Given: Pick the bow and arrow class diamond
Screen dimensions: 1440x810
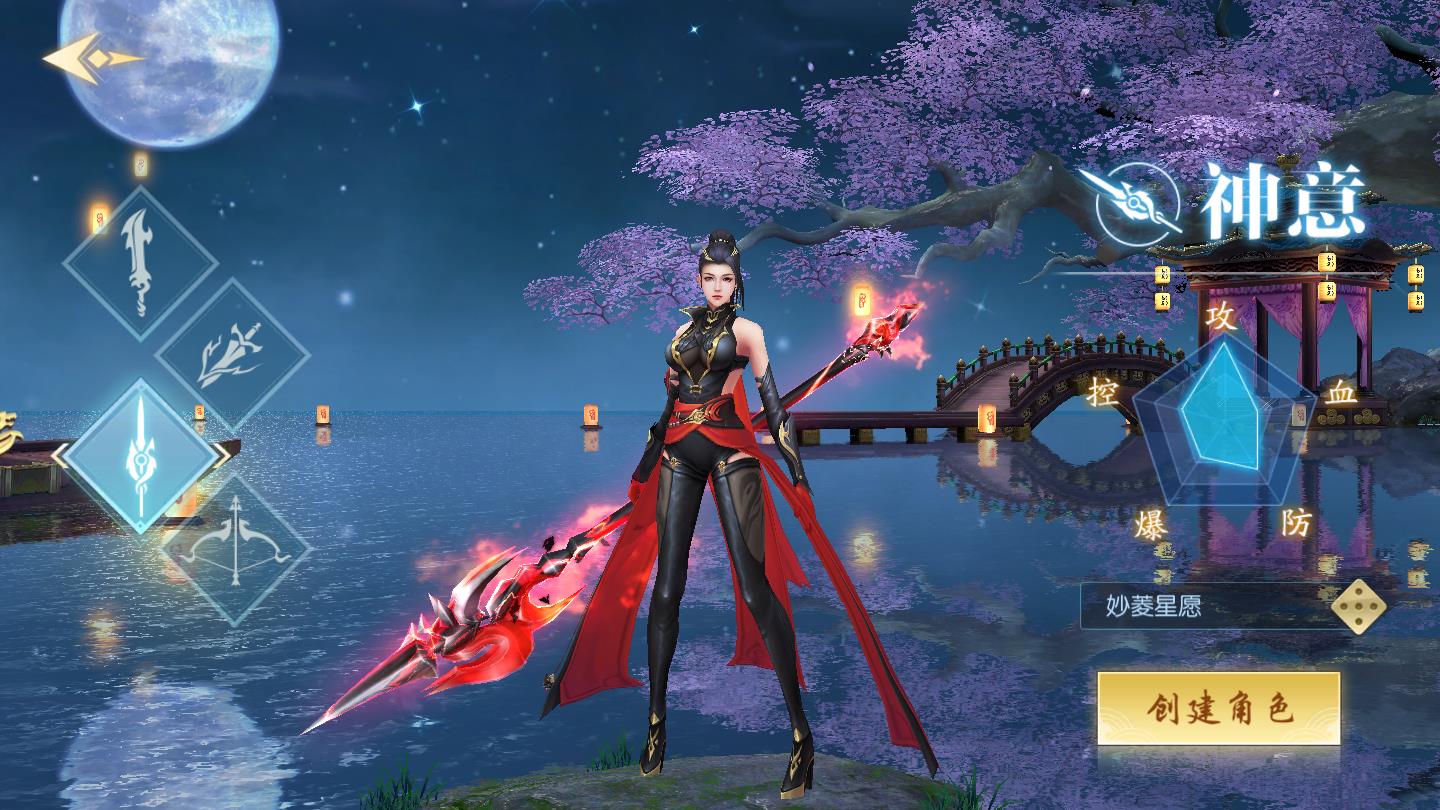Looking at the screenshot, I should [x=236, y=548].
